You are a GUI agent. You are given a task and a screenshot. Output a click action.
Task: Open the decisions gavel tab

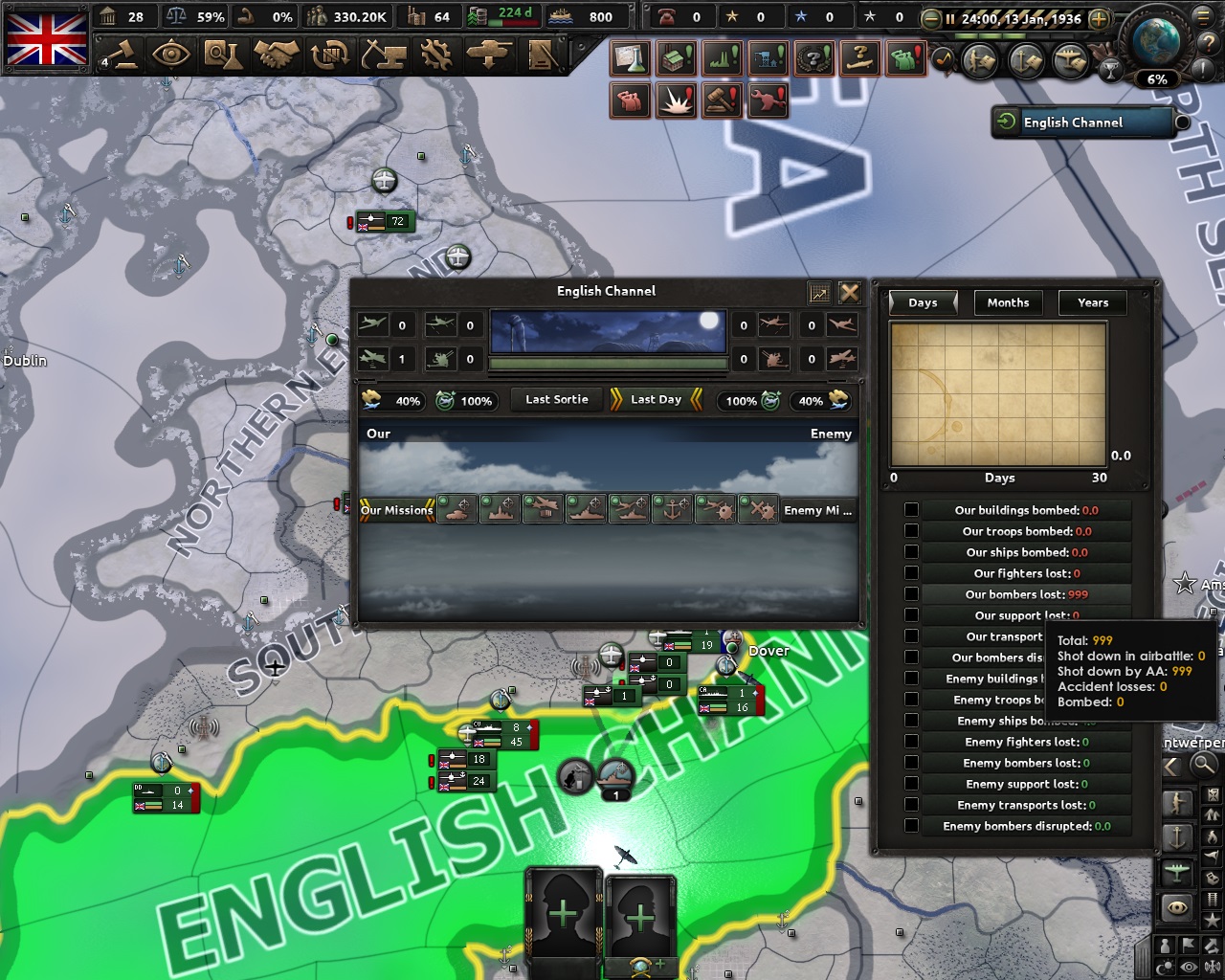pos(124,56)
